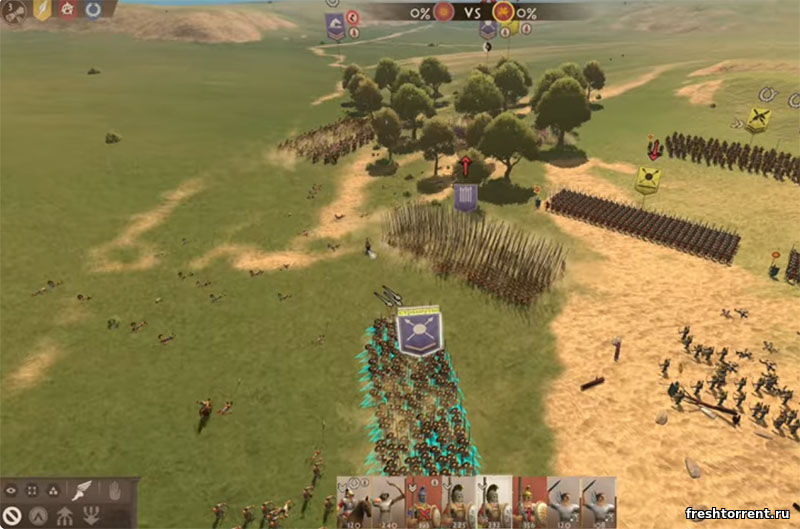Select the blue-helmeted hoplite card on red
This screenshot has height=529, width=800.
click(x=422, y=502)
